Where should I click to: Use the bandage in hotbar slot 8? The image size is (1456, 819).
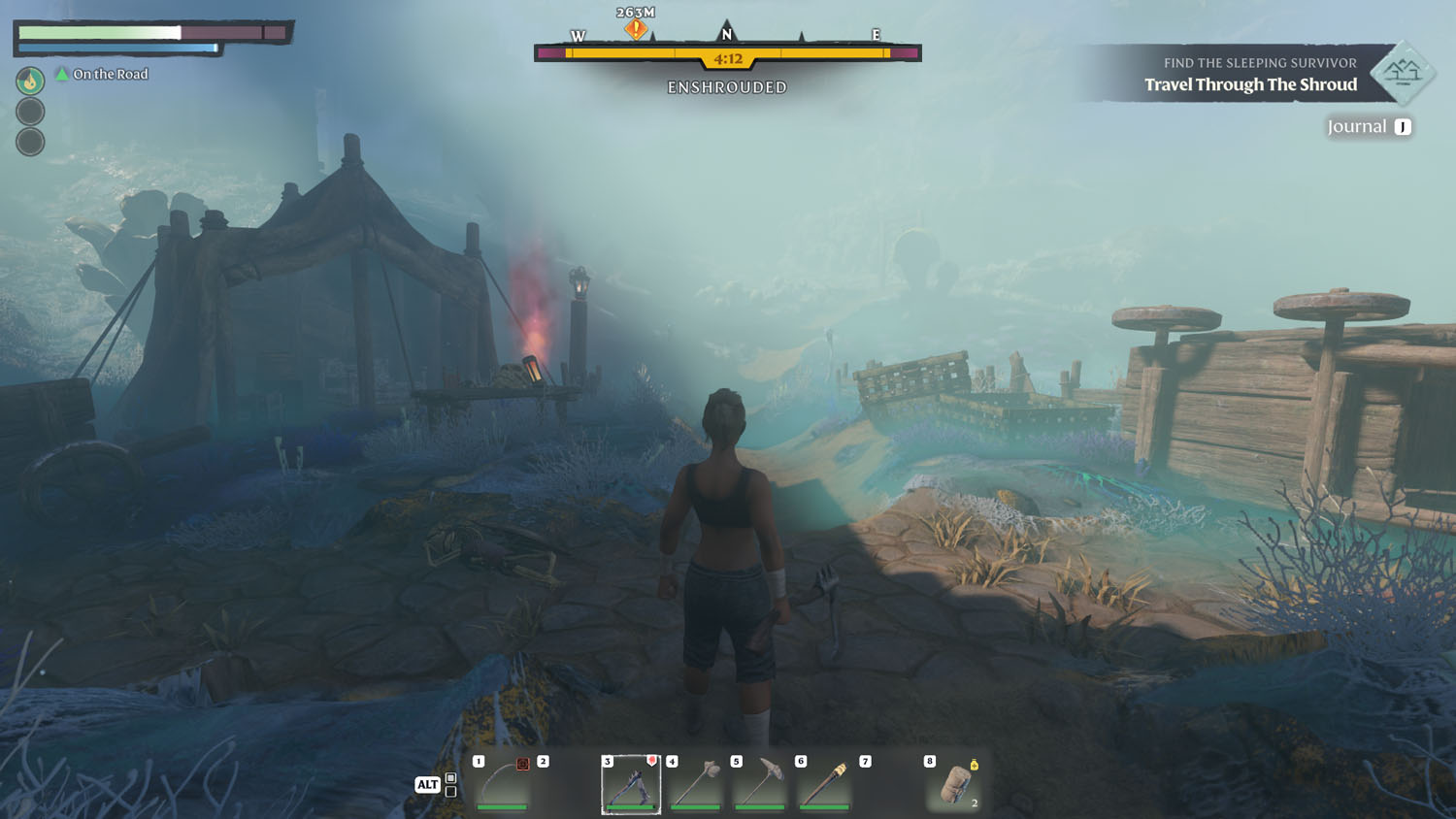[x=954, y=784]
